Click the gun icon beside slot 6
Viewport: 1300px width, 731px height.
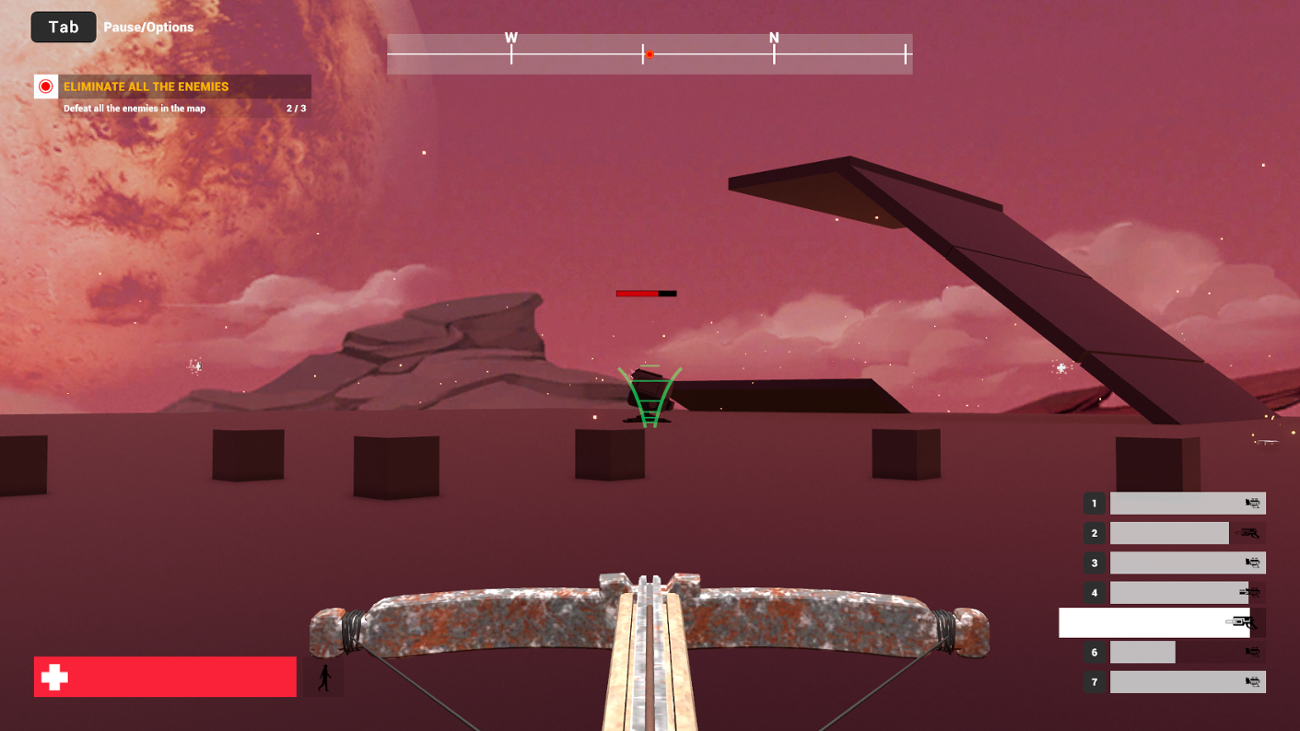tap(1251, 652)
